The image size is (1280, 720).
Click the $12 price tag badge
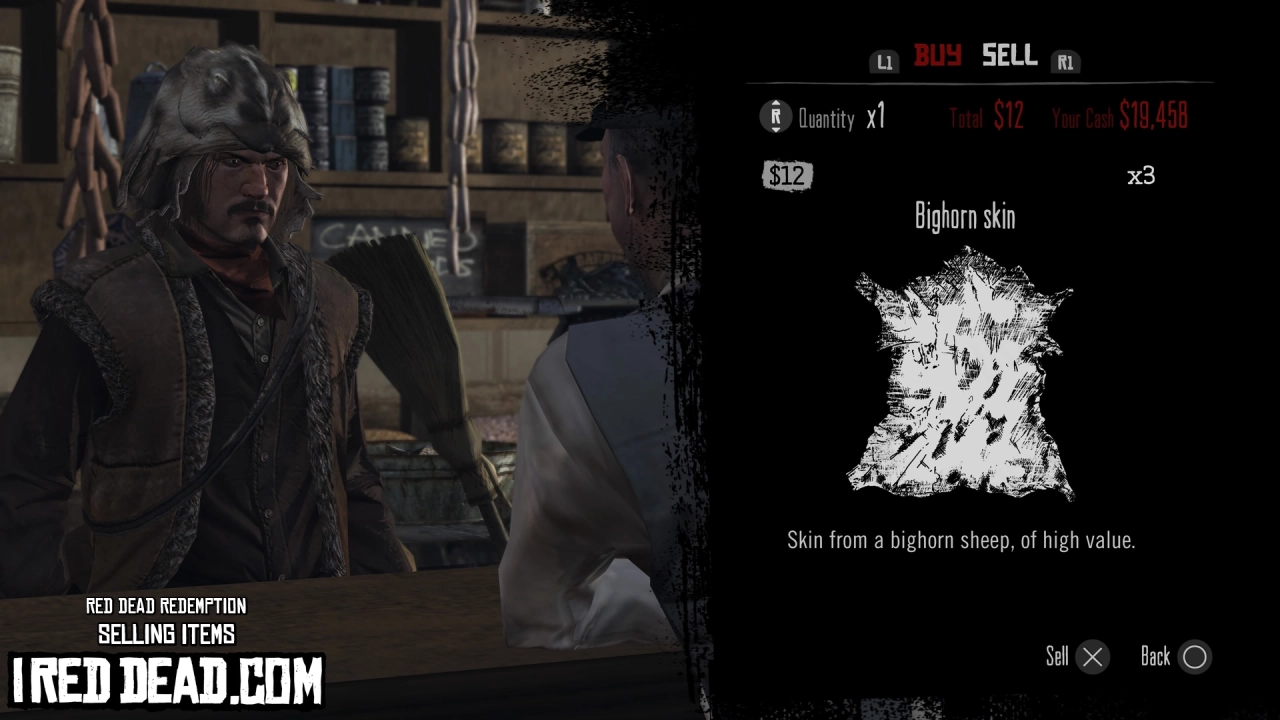pyautogui.click(x=789, y=176)
